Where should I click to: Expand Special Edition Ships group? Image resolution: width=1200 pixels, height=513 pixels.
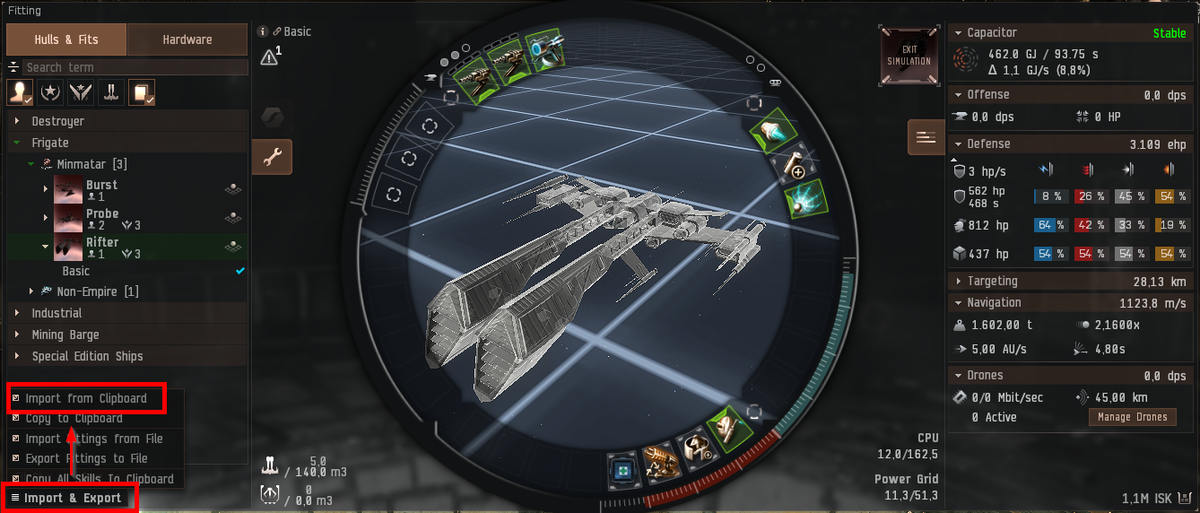pos(87,356)
